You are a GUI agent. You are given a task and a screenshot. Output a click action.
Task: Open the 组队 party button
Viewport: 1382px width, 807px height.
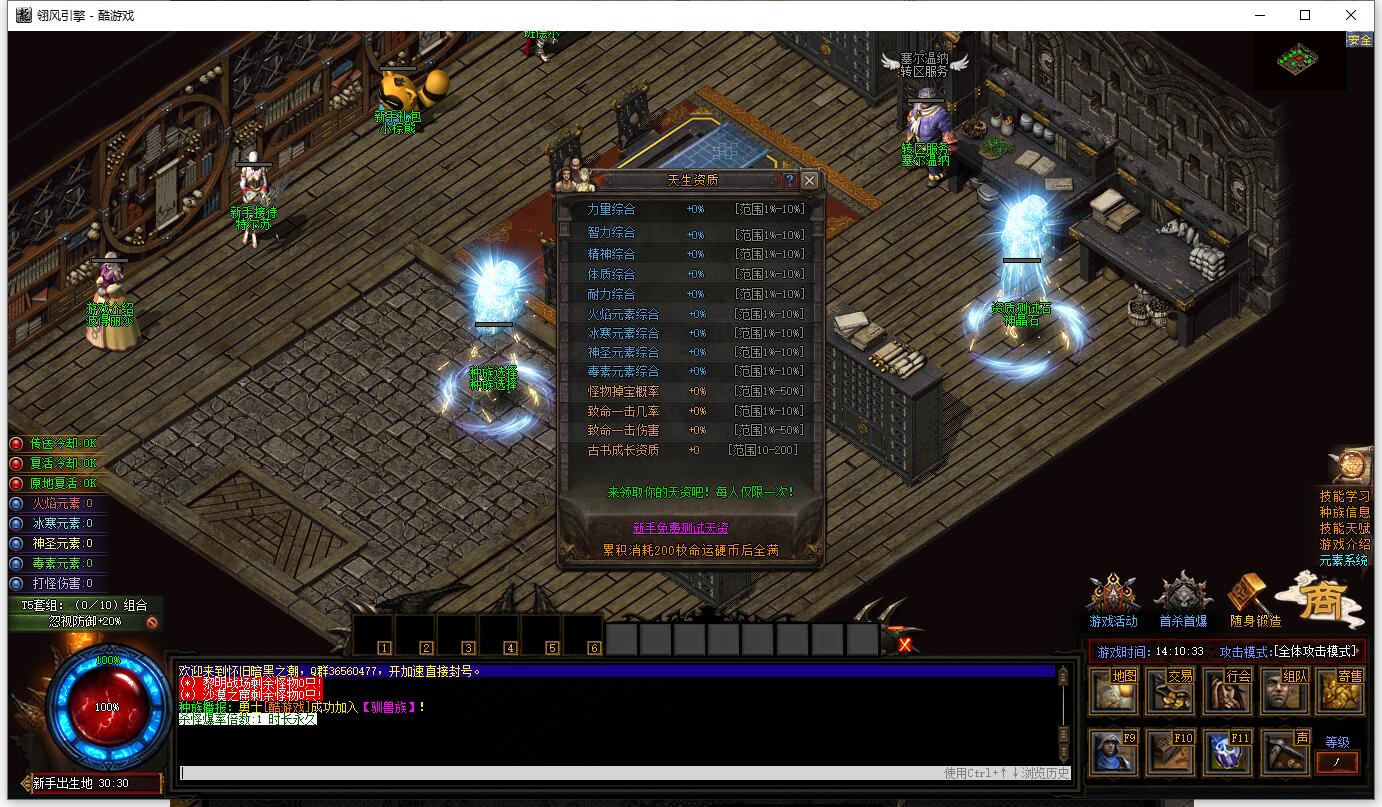click(x=1285, y=690)
